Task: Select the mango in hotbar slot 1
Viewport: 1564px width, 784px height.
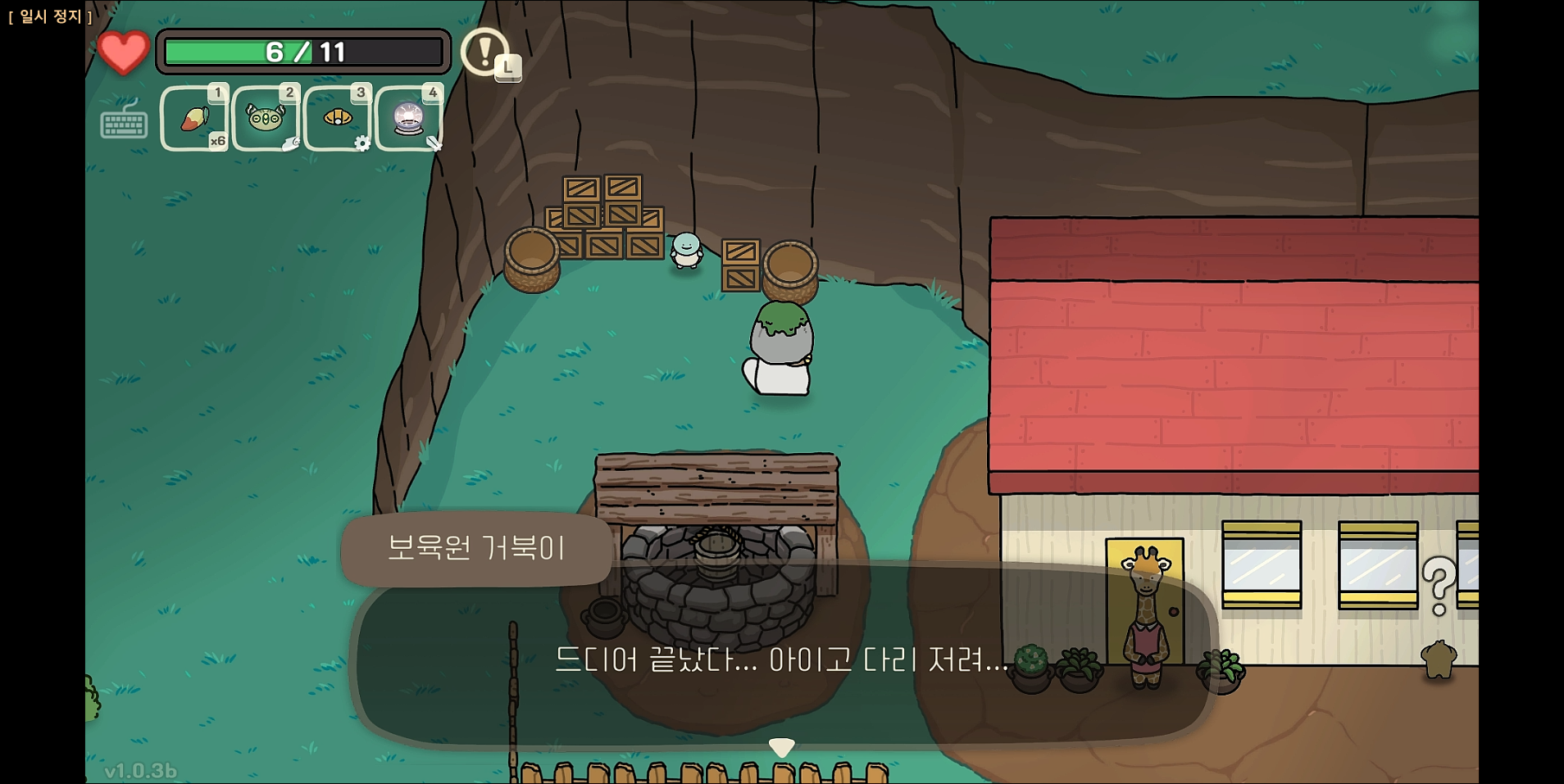Action: [193, 117]
